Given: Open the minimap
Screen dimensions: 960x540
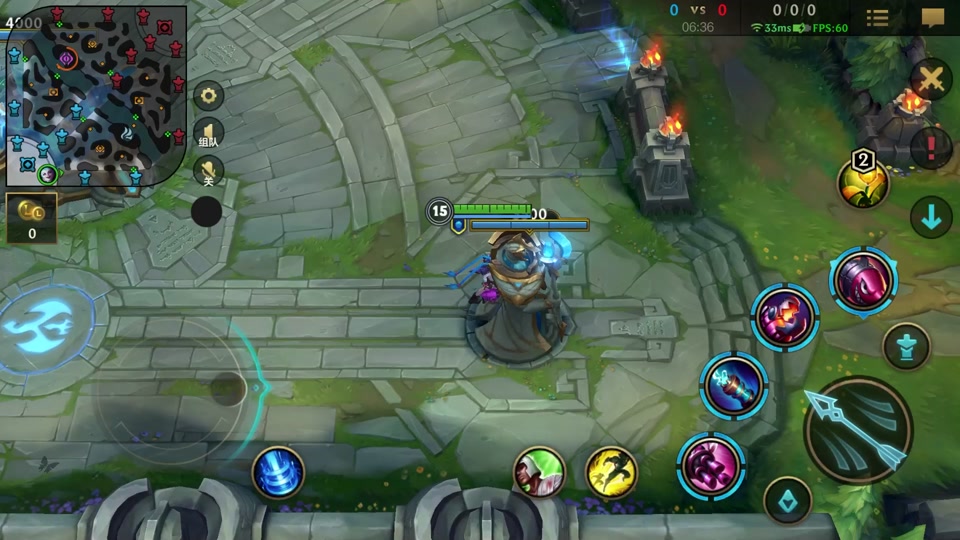Looking at the screenshot, I should click(96, 96).
